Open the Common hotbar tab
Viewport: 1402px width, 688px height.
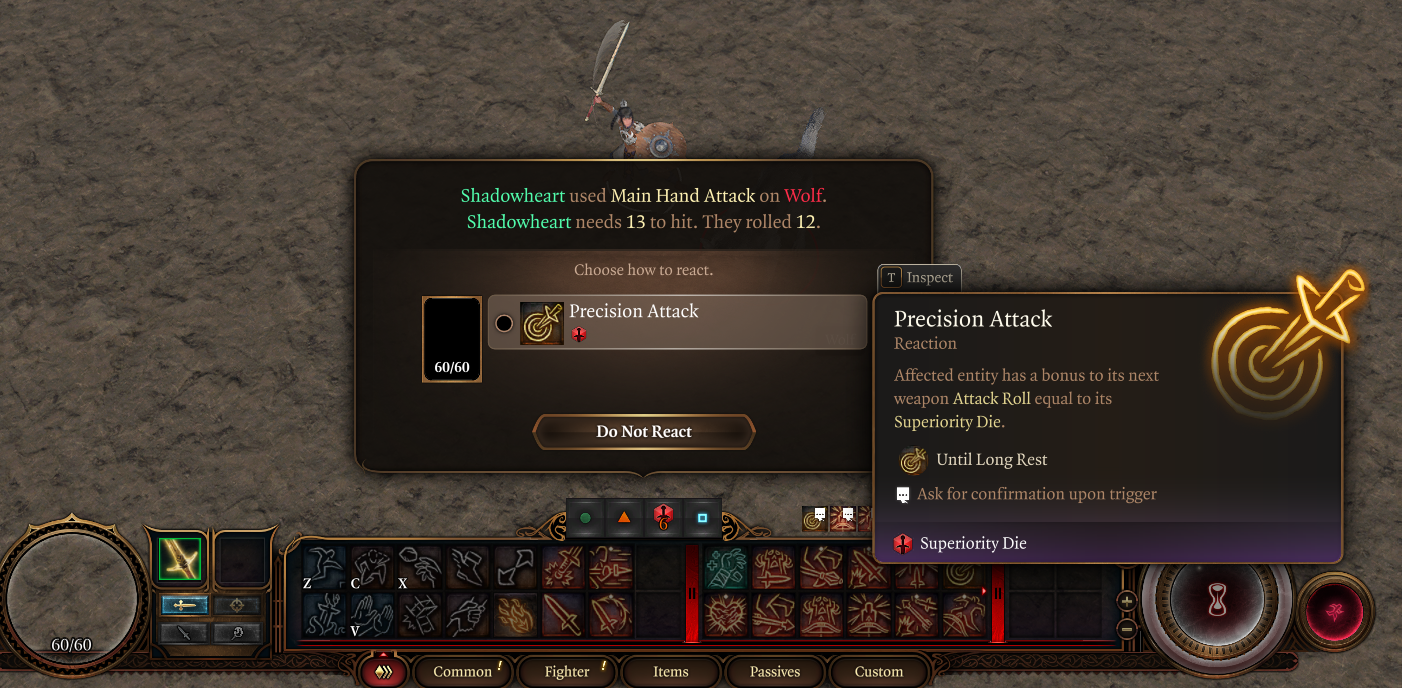[x=463, y=672]
